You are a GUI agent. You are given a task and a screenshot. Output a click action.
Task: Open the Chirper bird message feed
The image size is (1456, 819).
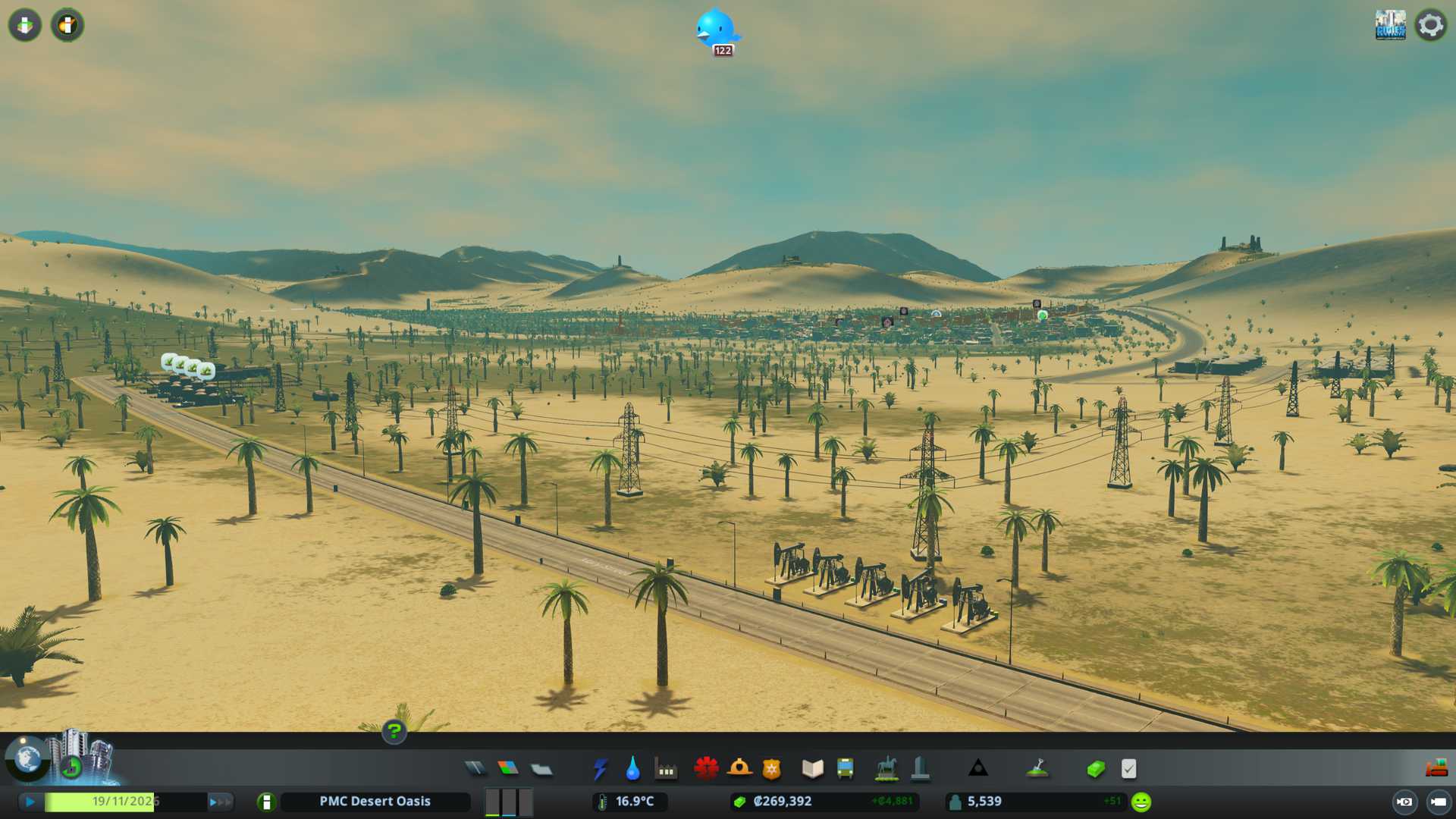716,30
